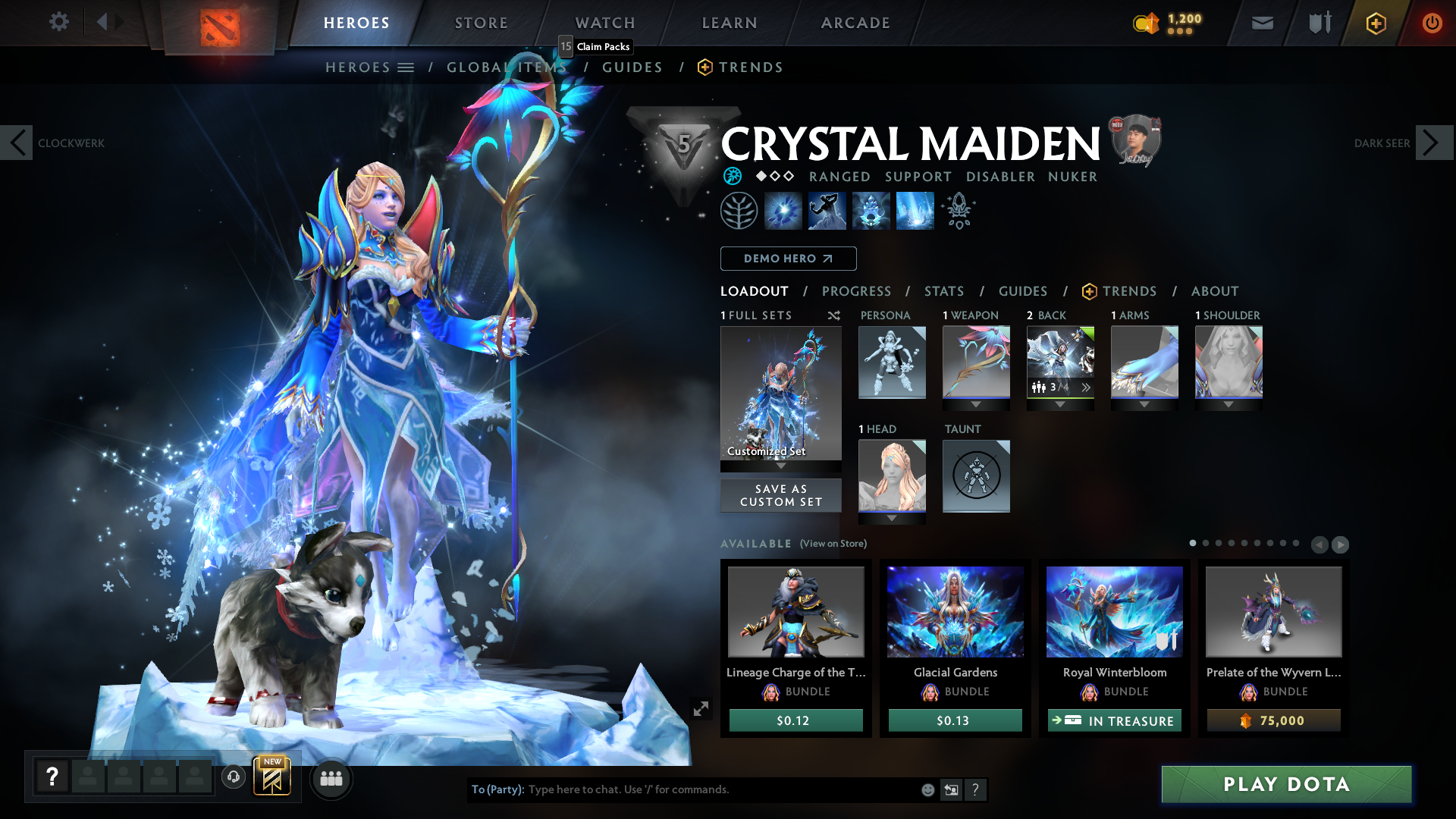
Task: Expand the Head slot dropdown arrow
Action: click(x=892, y=518)
